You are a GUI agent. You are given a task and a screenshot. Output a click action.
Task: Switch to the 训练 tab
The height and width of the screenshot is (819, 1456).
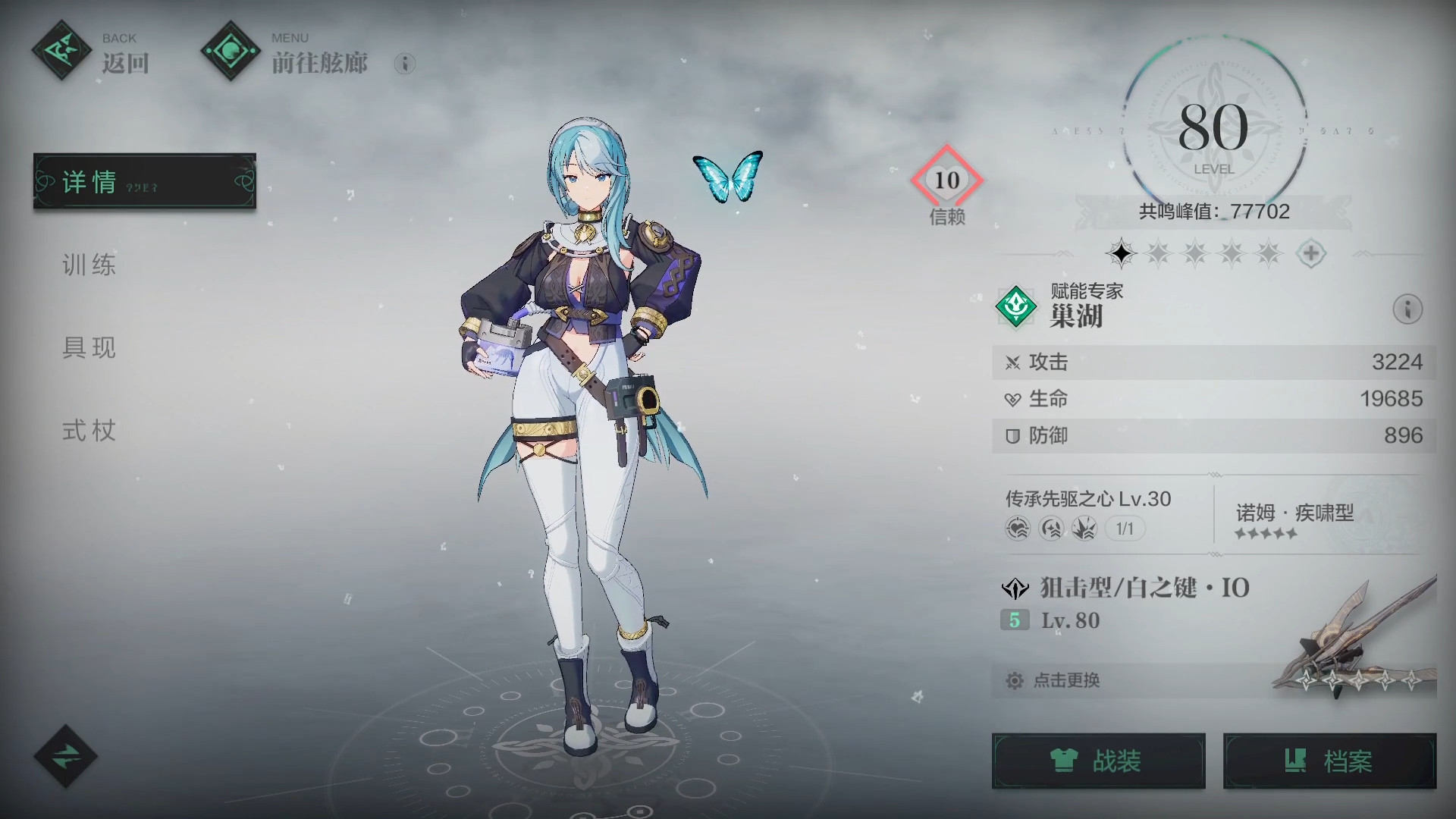[89, 265]
